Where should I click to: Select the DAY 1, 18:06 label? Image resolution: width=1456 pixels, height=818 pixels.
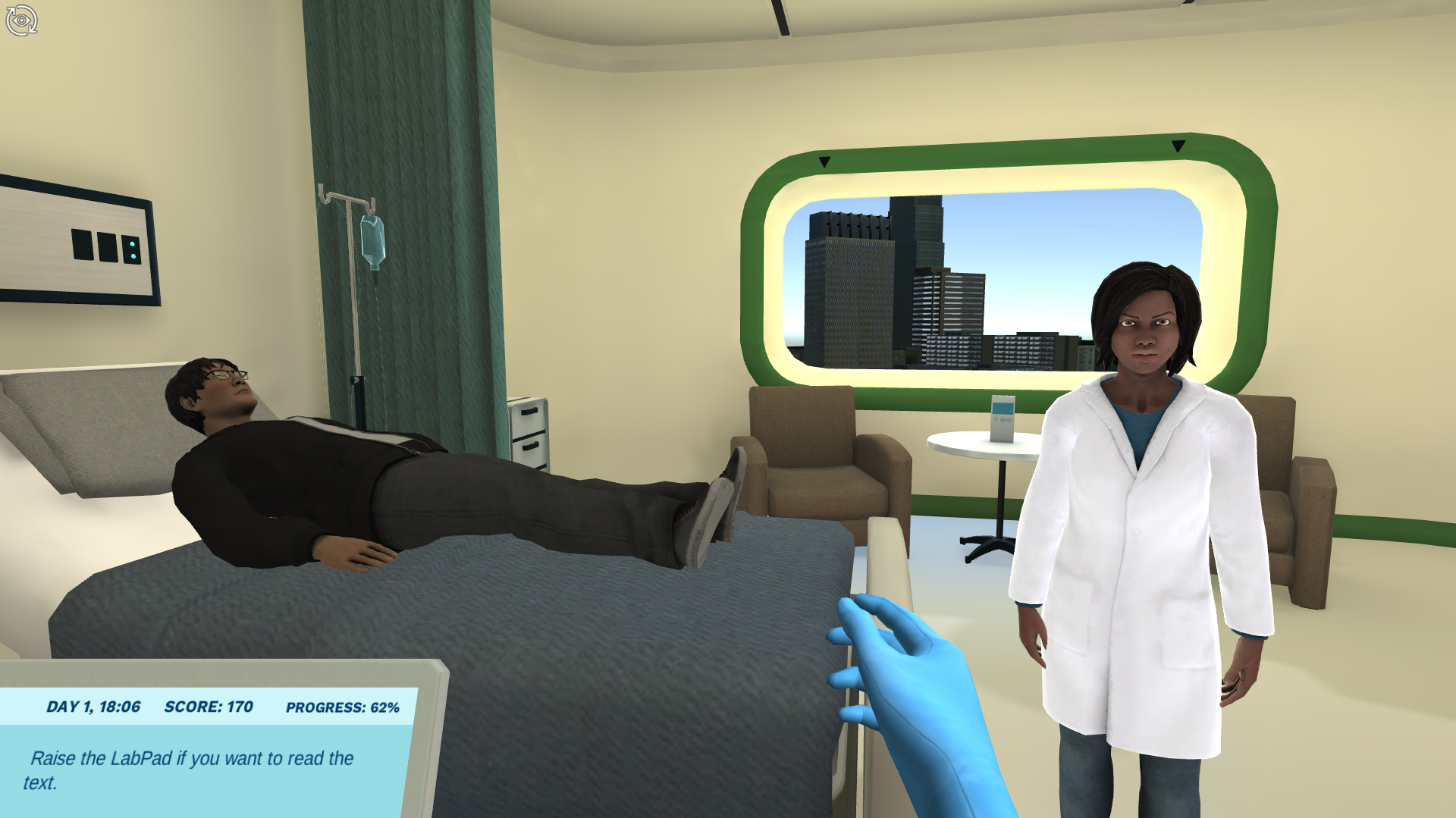93,706
